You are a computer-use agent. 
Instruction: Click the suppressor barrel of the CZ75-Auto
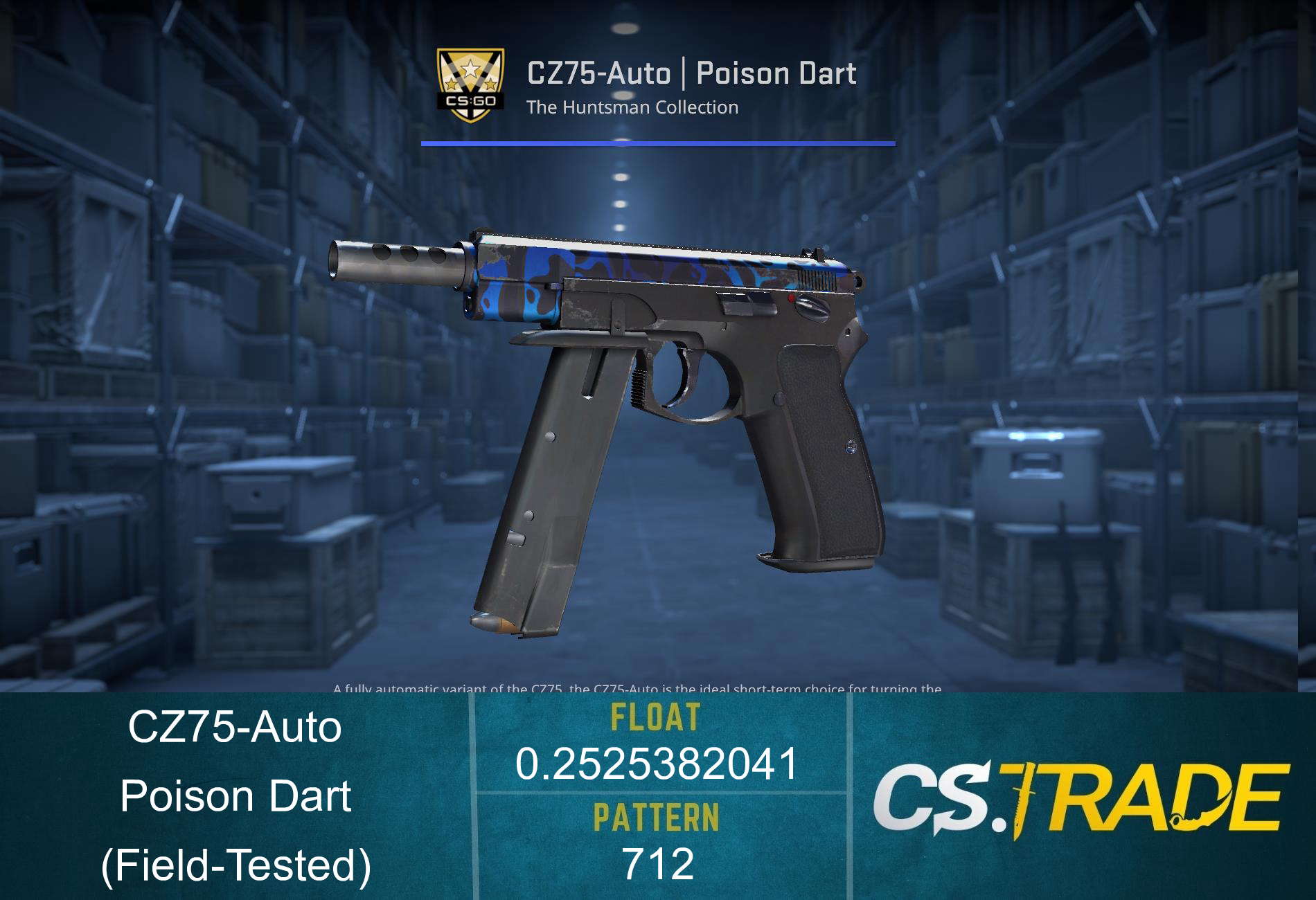pyautogui.click(x=395, y=263)
